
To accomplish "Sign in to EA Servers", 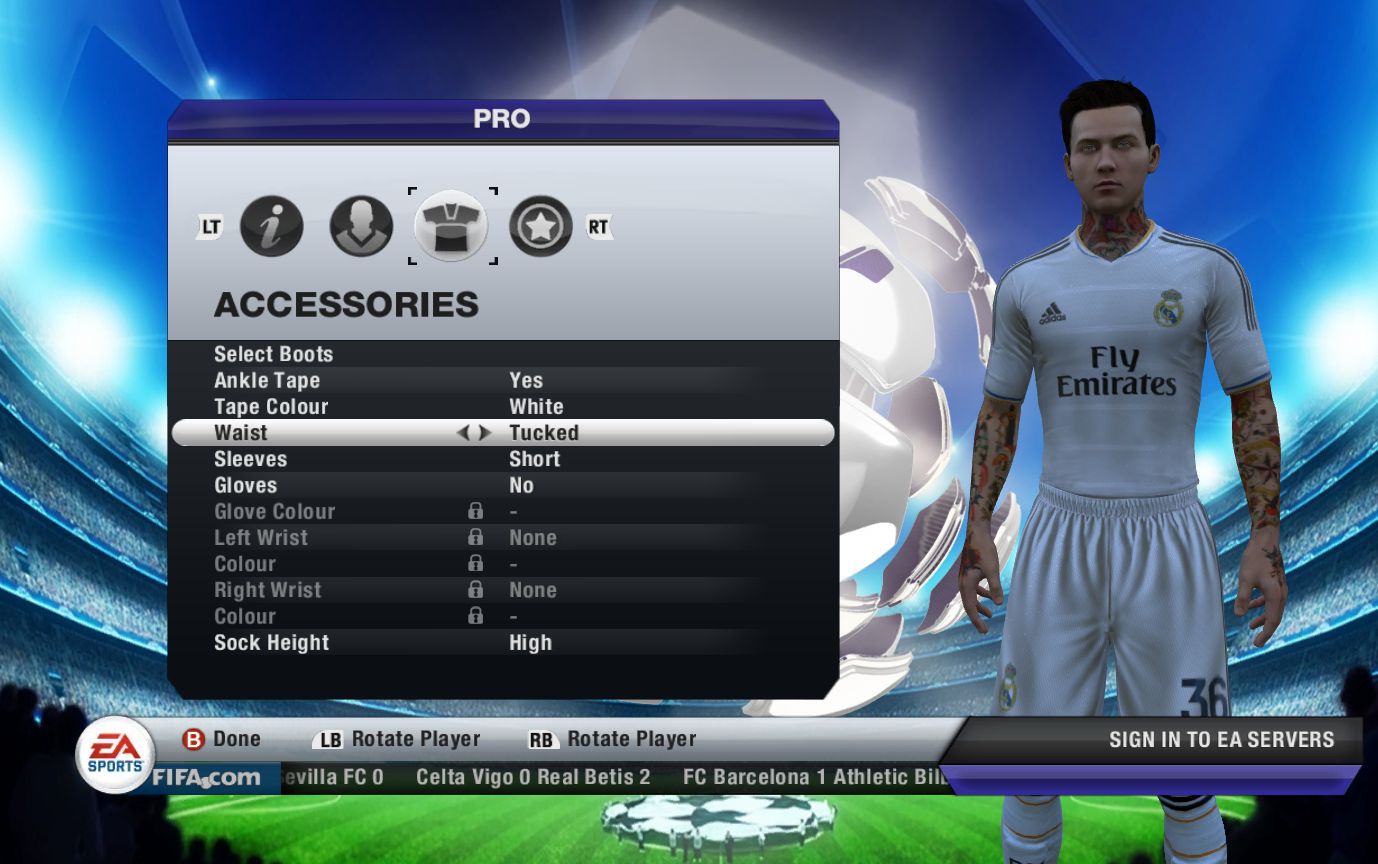I will click(x=1221, y=740).
